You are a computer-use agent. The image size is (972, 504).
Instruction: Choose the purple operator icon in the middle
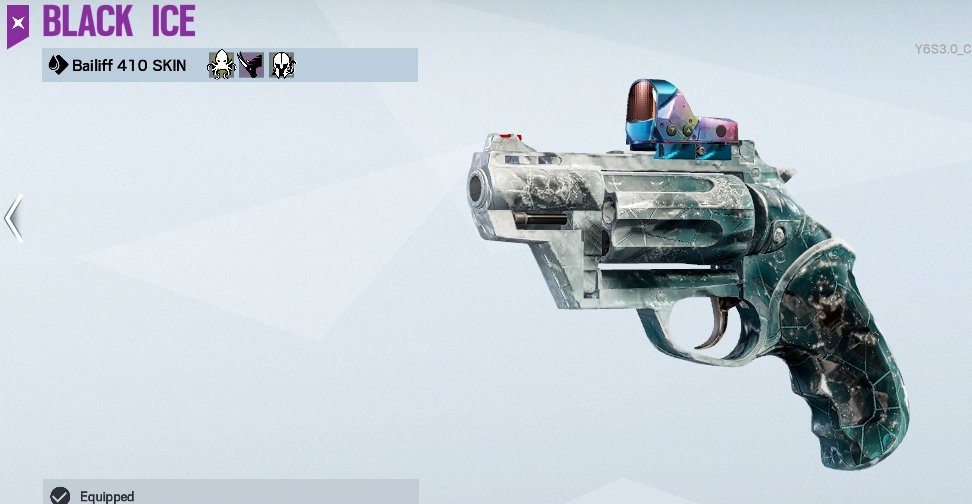250,66
